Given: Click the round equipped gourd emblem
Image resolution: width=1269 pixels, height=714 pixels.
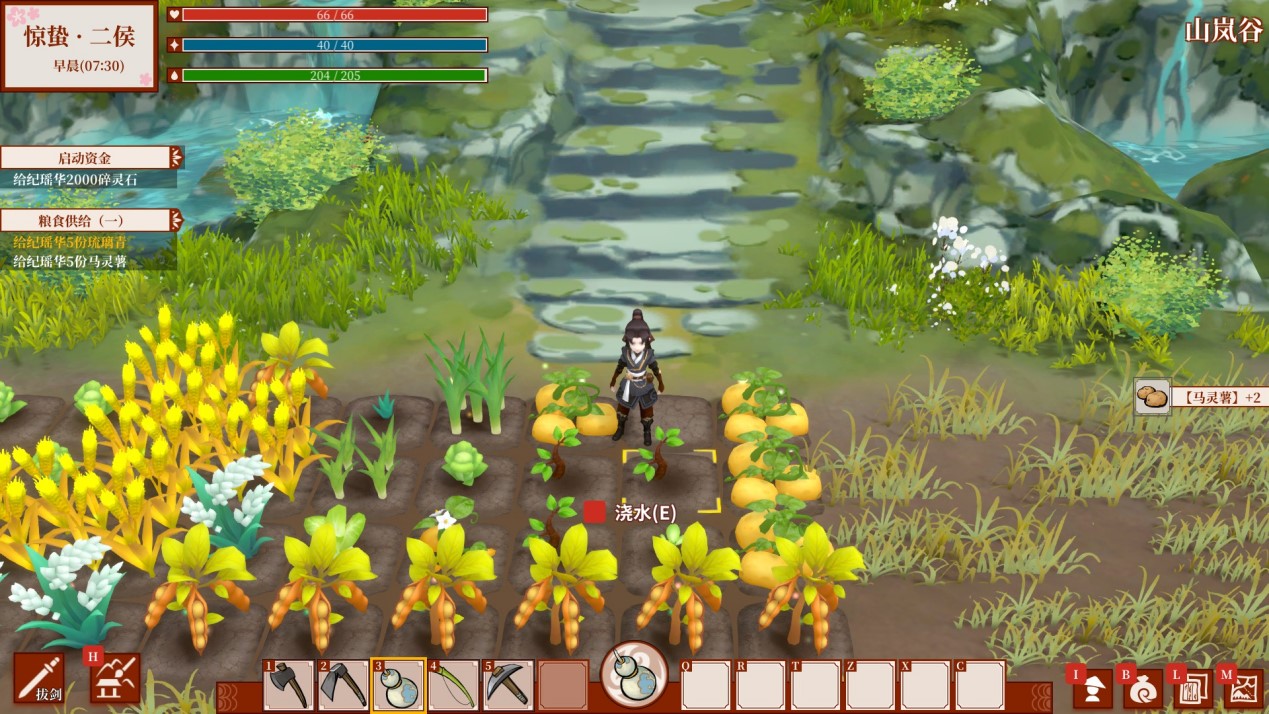Looking at the screenshot, I should pyautogui.click(x=634, y=674).
